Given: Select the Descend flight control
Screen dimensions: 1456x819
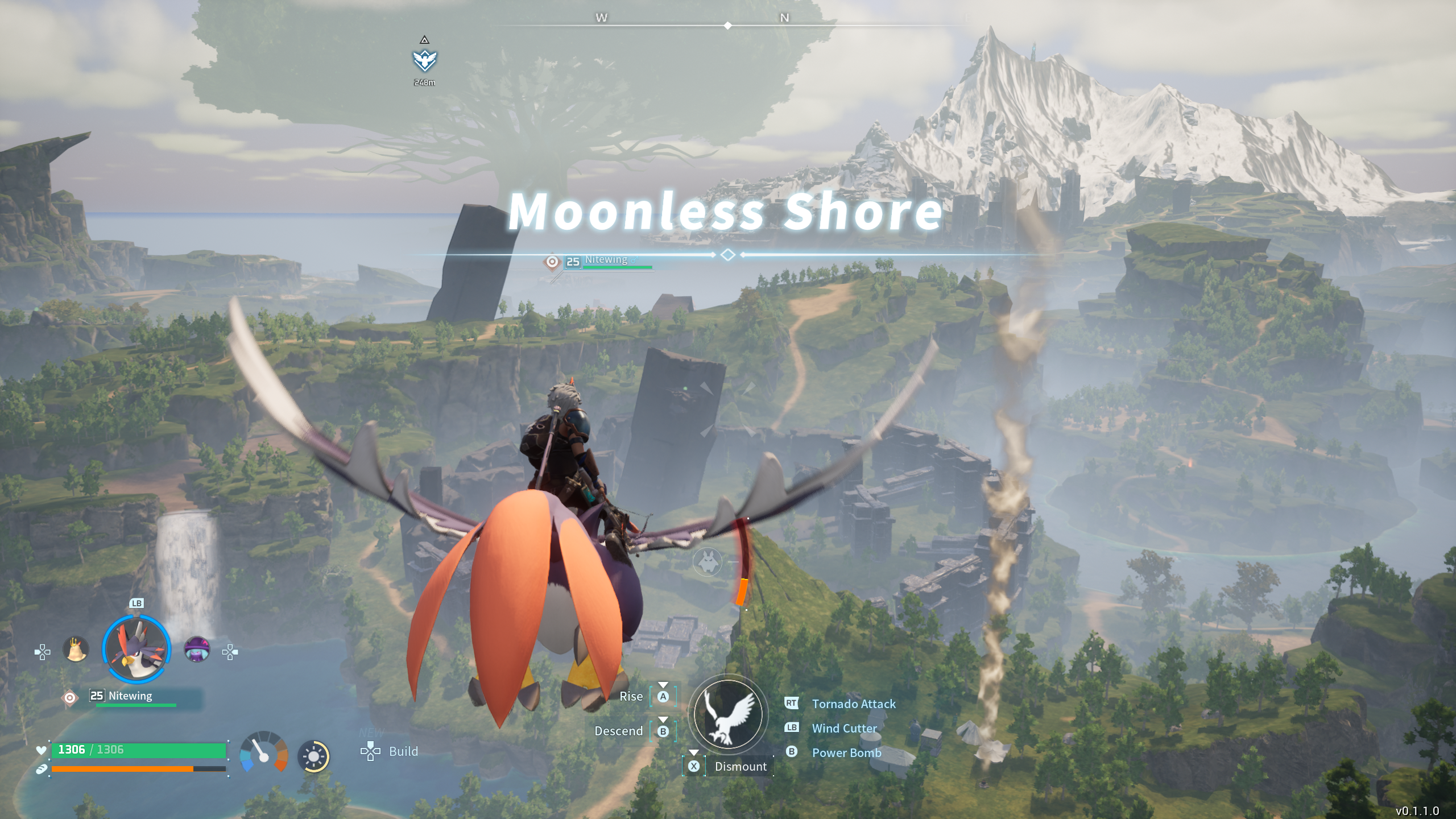Looking at the screenshot, I should 618,731.
